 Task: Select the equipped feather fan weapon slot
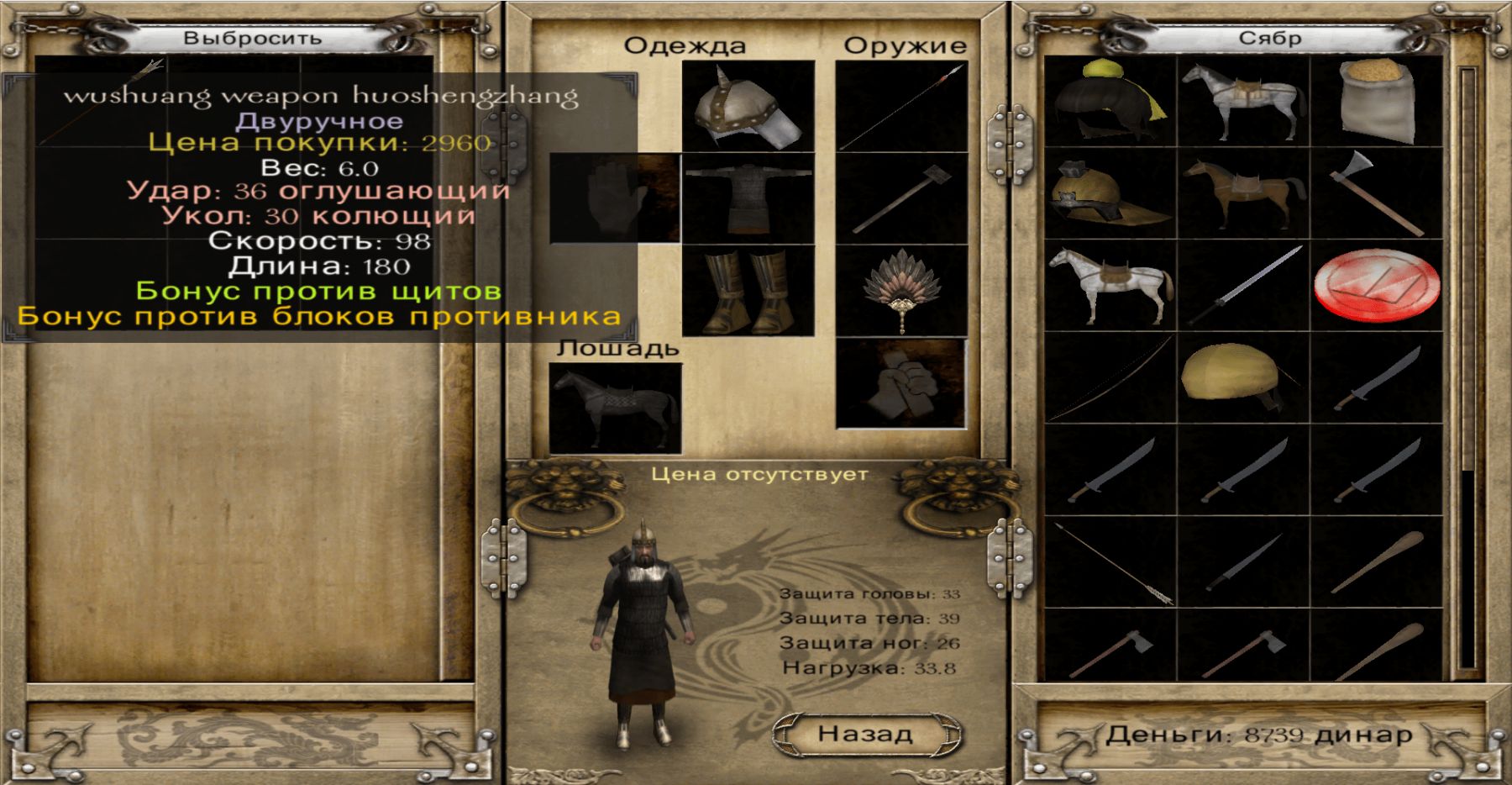(x=901, y=291)
